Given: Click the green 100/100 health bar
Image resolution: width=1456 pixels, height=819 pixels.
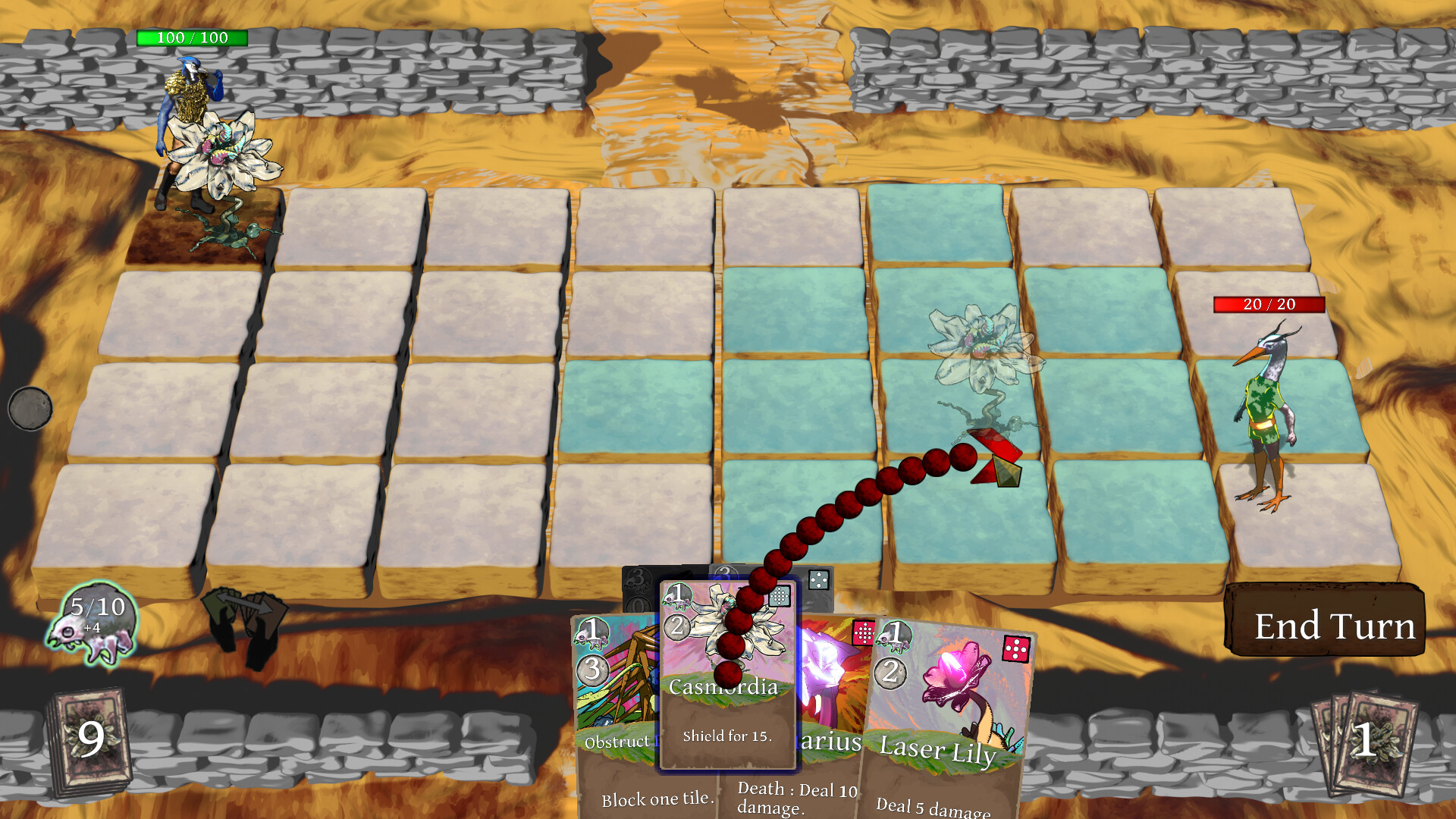Looking at the screenshot, I should click(192, 38).
